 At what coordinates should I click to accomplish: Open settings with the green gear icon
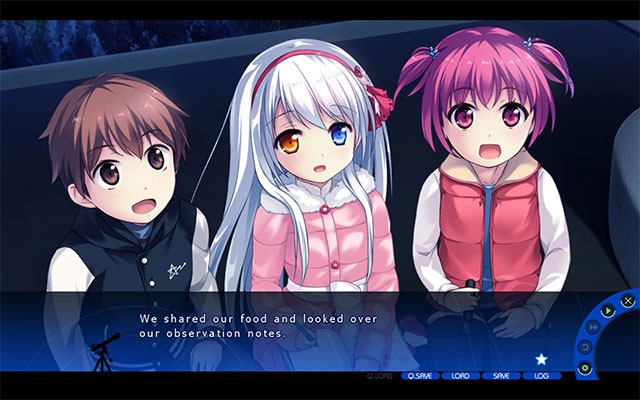(x=586, y=368)
